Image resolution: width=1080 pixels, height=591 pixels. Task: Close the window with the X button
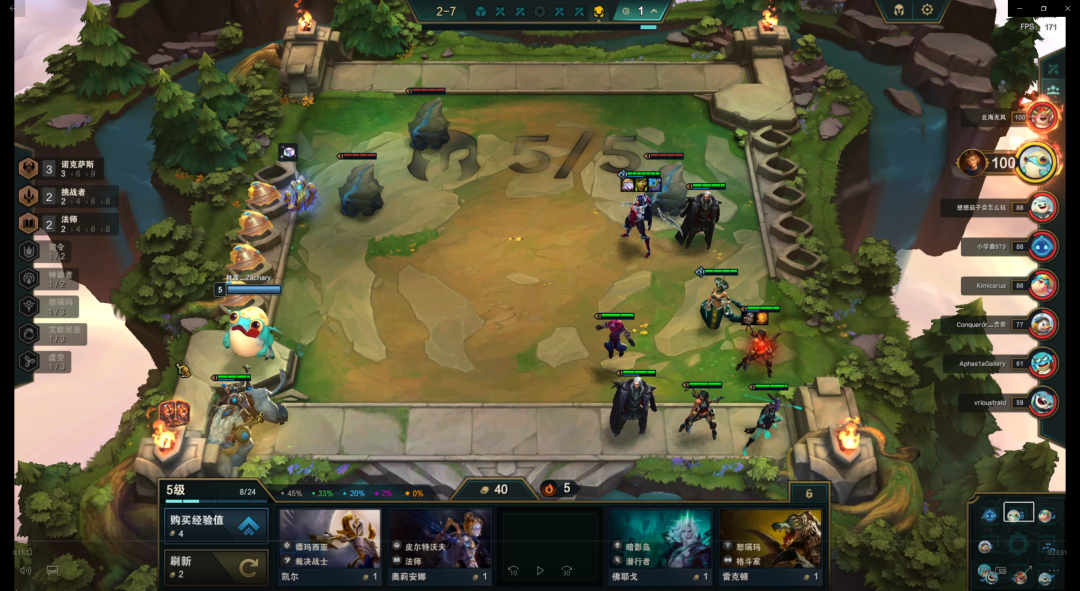click(x=1066, y=8)
